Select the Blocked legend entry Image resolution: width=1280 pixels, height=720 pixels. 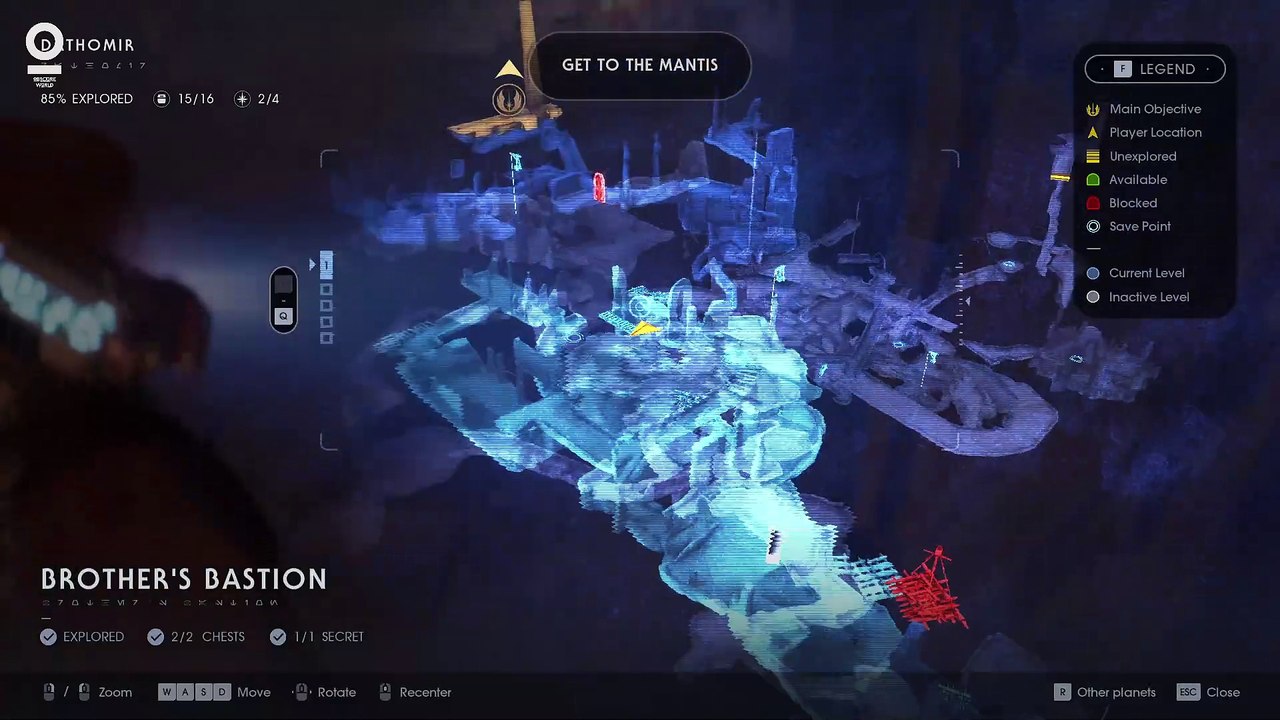1132,203
